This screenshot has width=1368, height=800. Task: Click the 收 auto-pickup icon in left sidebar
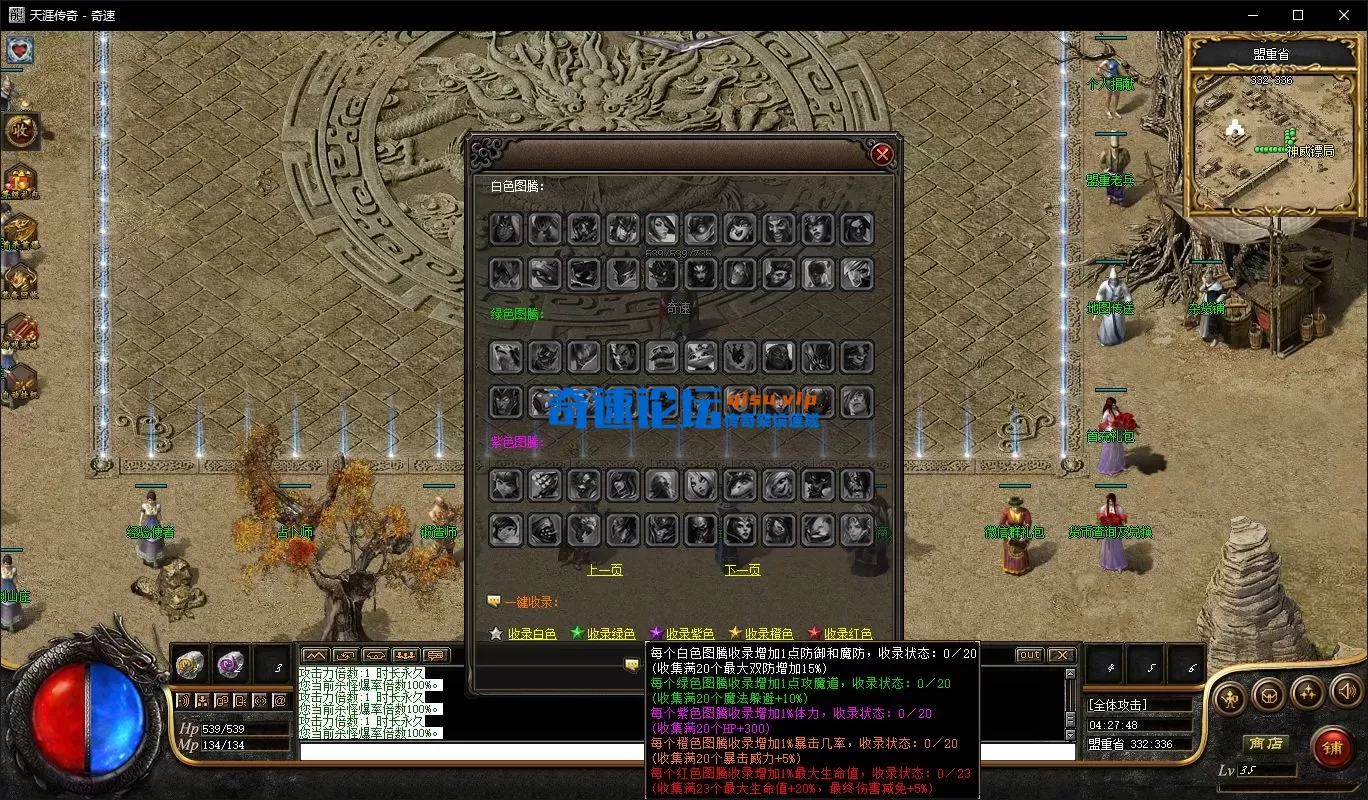pyautogui.click(x=23, y=127)
